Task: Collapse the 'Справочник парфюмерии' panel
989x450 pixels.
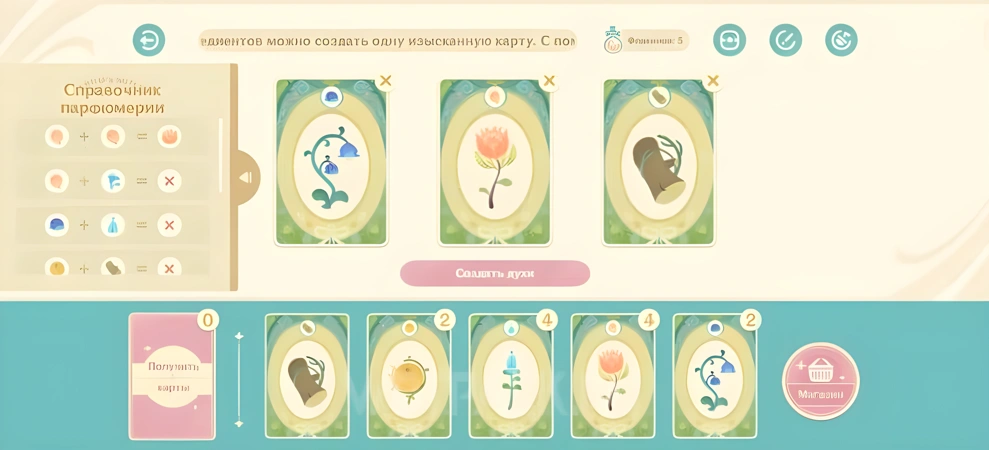Action: pos(244,177)
